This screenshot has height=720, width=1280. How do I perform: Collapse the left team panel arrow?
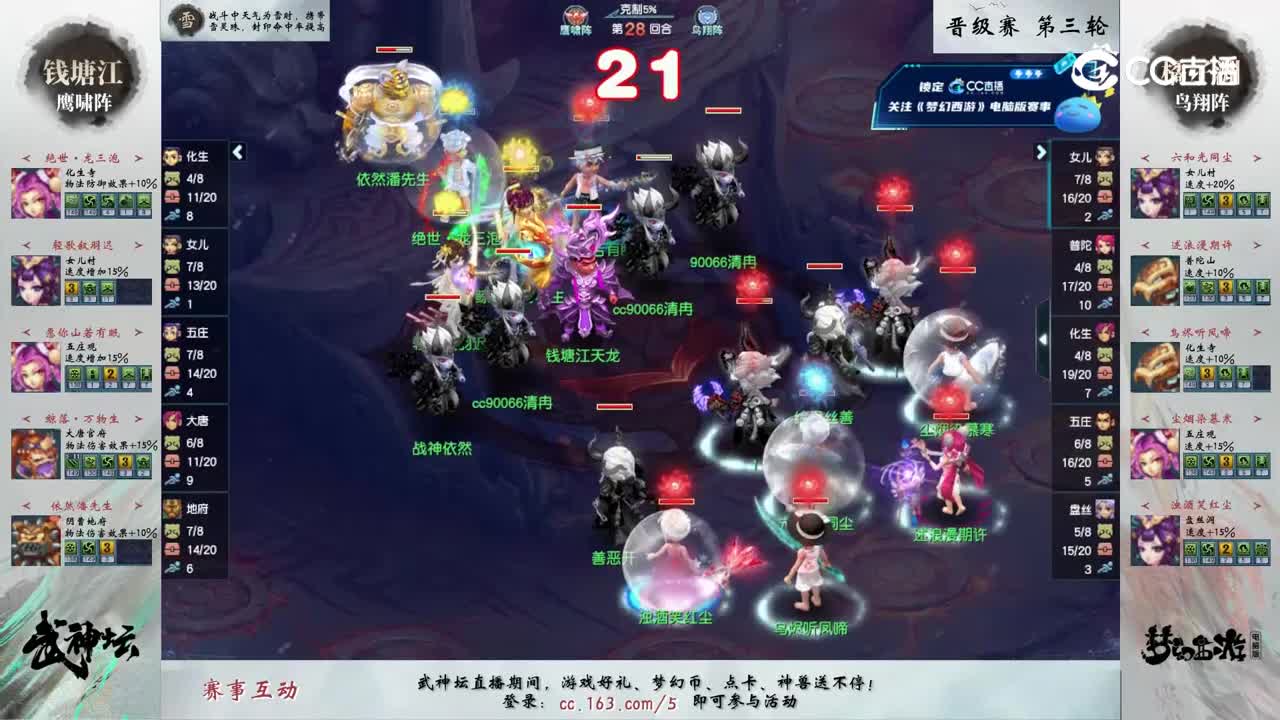click(237, 154)
